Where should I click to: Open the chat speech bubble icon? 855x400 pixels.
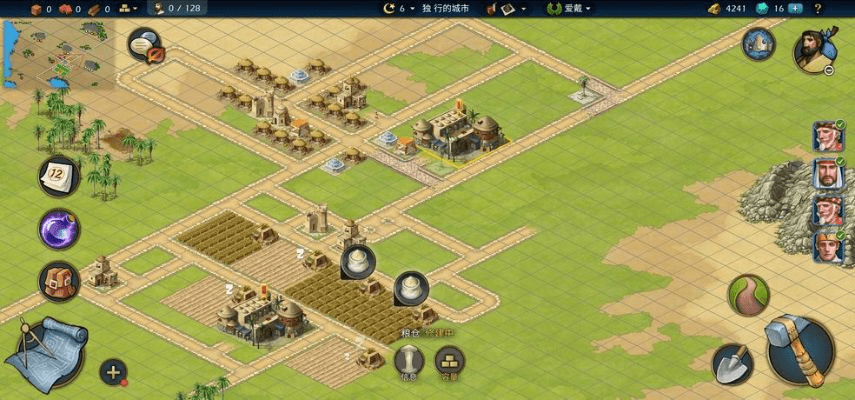(x=146, y=44)
